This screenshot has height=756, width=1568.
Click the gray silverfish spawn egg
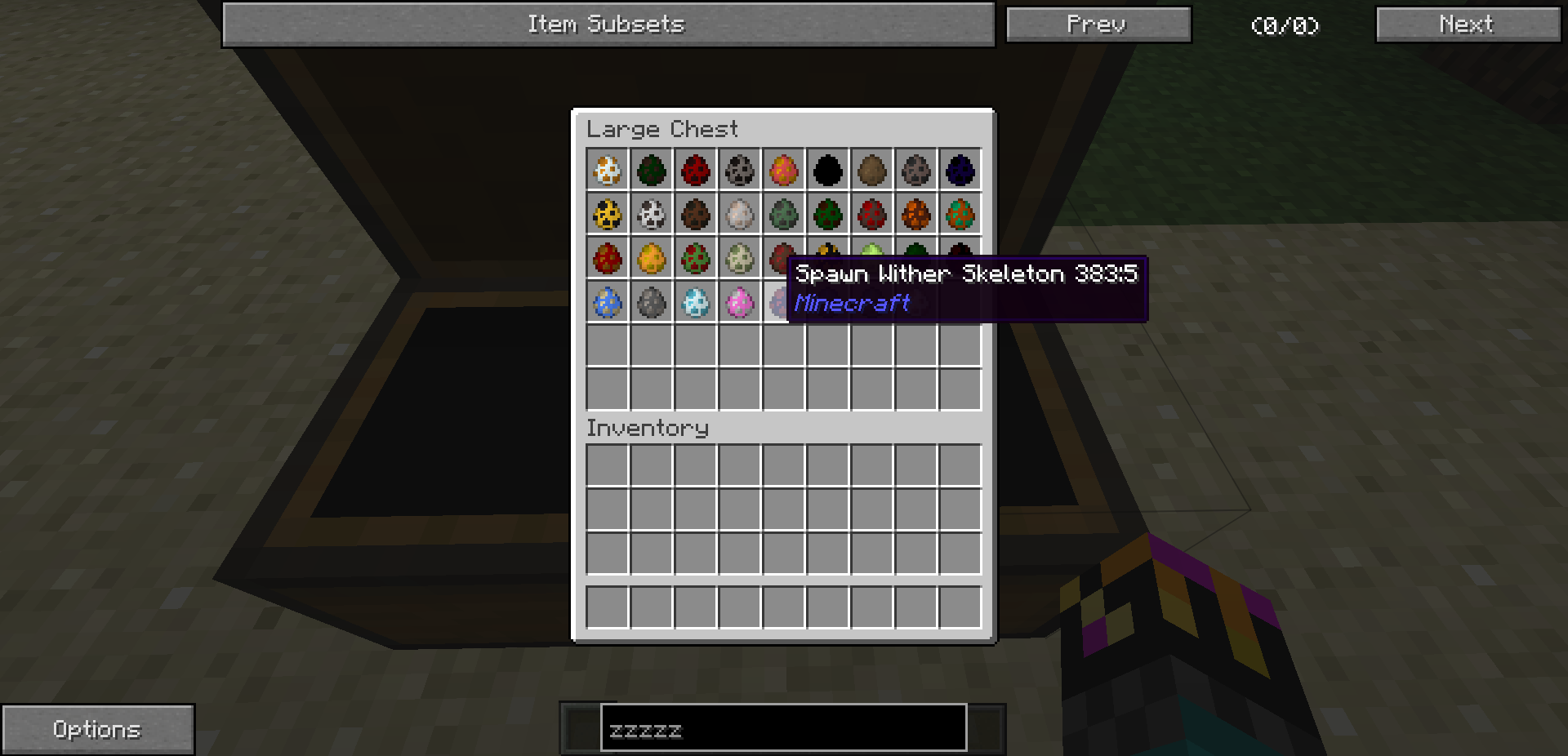tap(651, 303)
